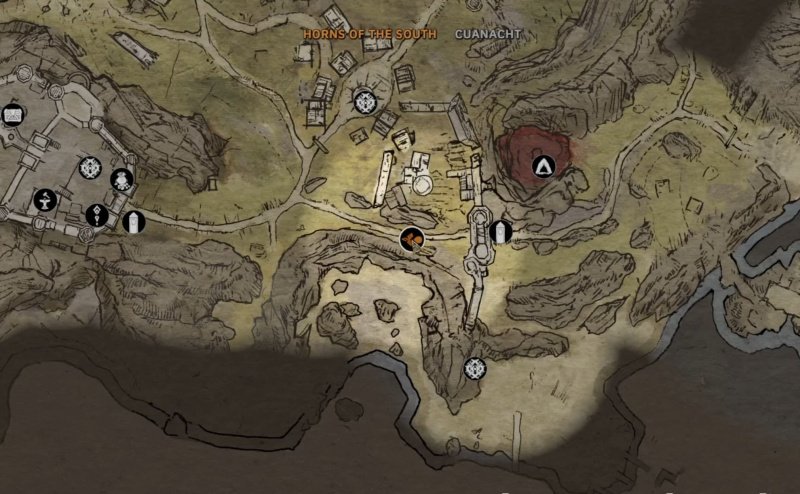Select the ornate sigil marker beside the money pouch

[x=90, y=168]
